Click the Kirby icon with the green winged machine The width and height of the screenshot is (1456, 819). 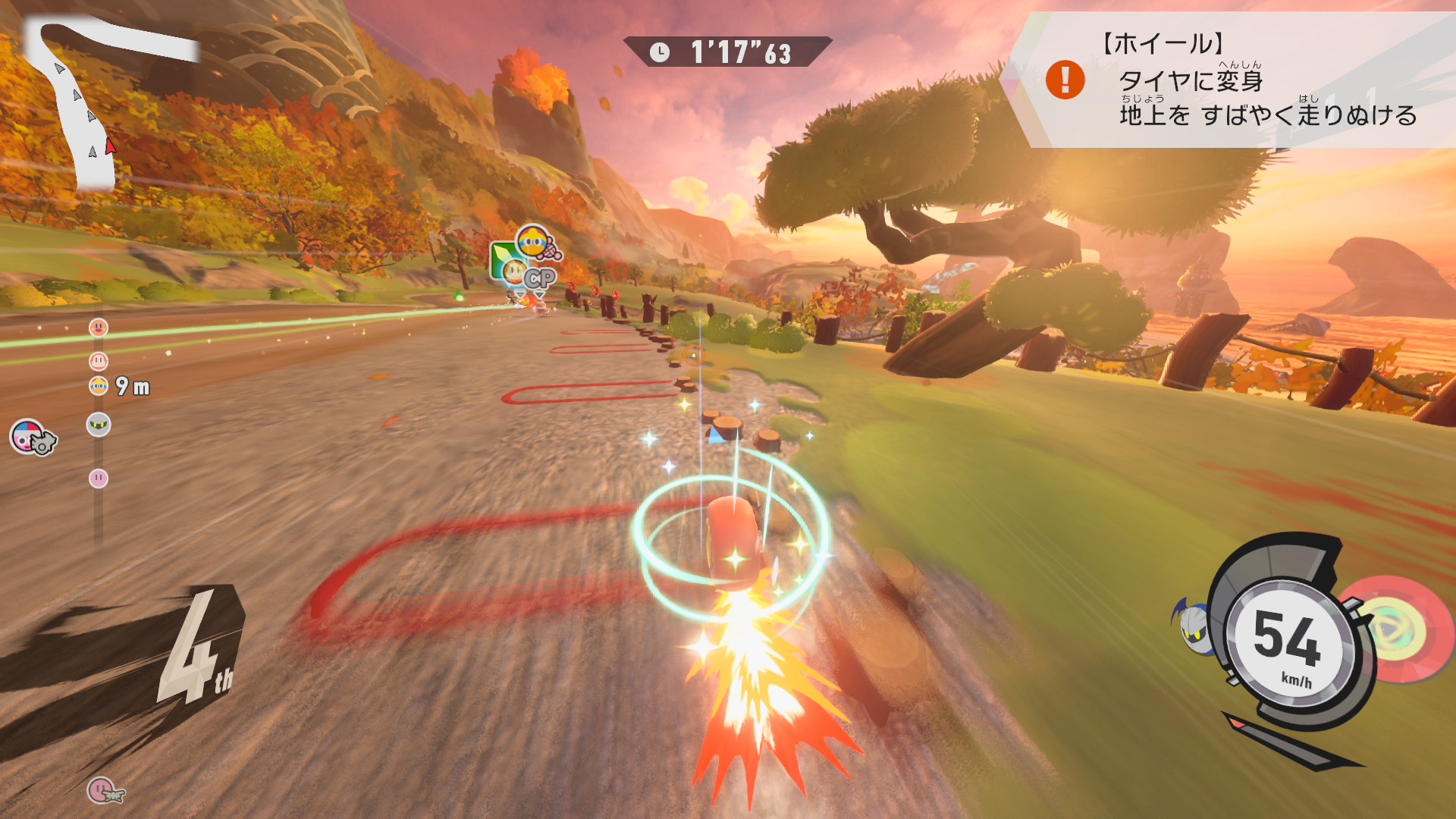pyautogui.click(x=104, y=791)
